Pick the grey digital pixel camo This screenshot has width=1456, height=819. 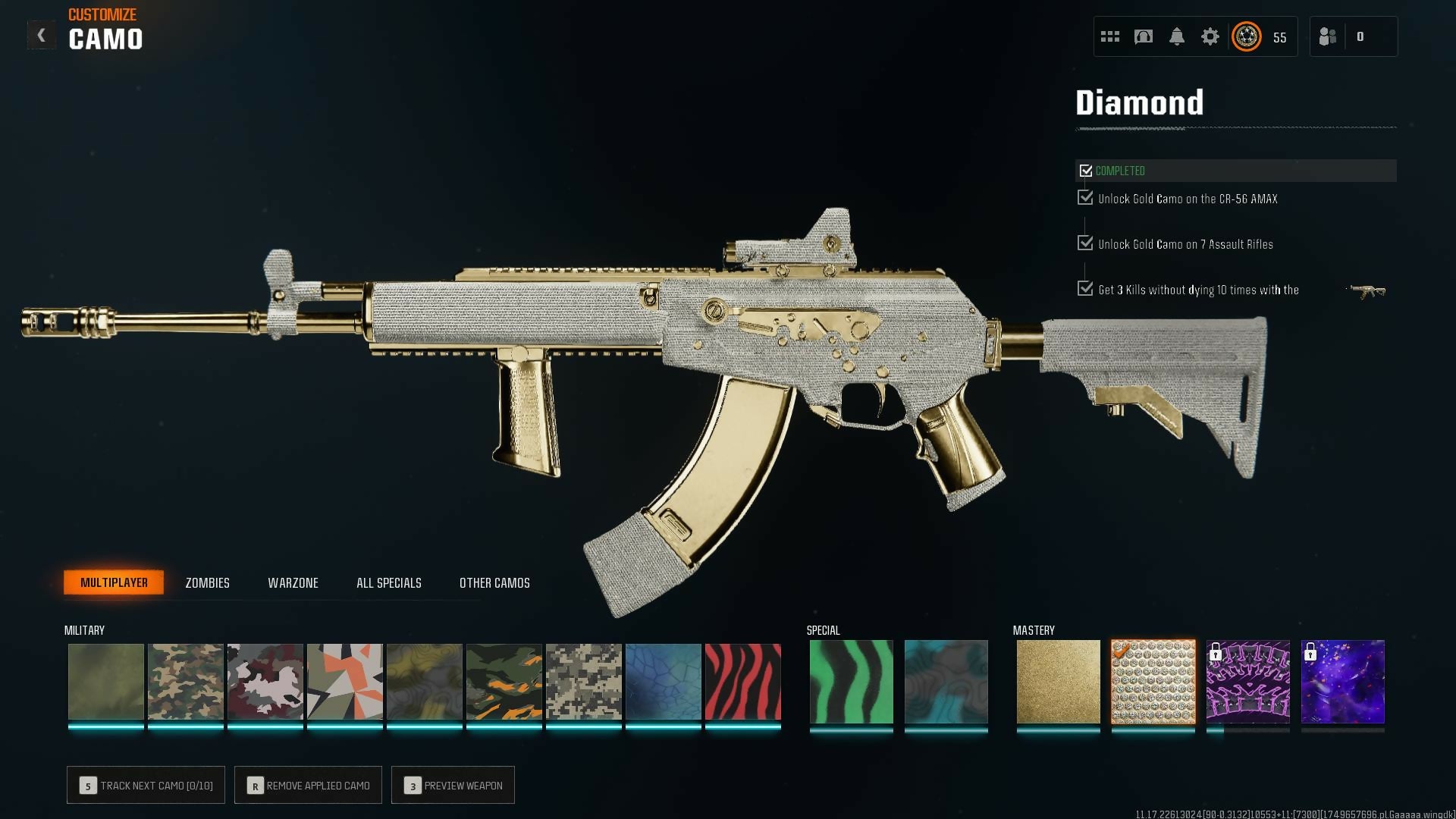(583, 681)
